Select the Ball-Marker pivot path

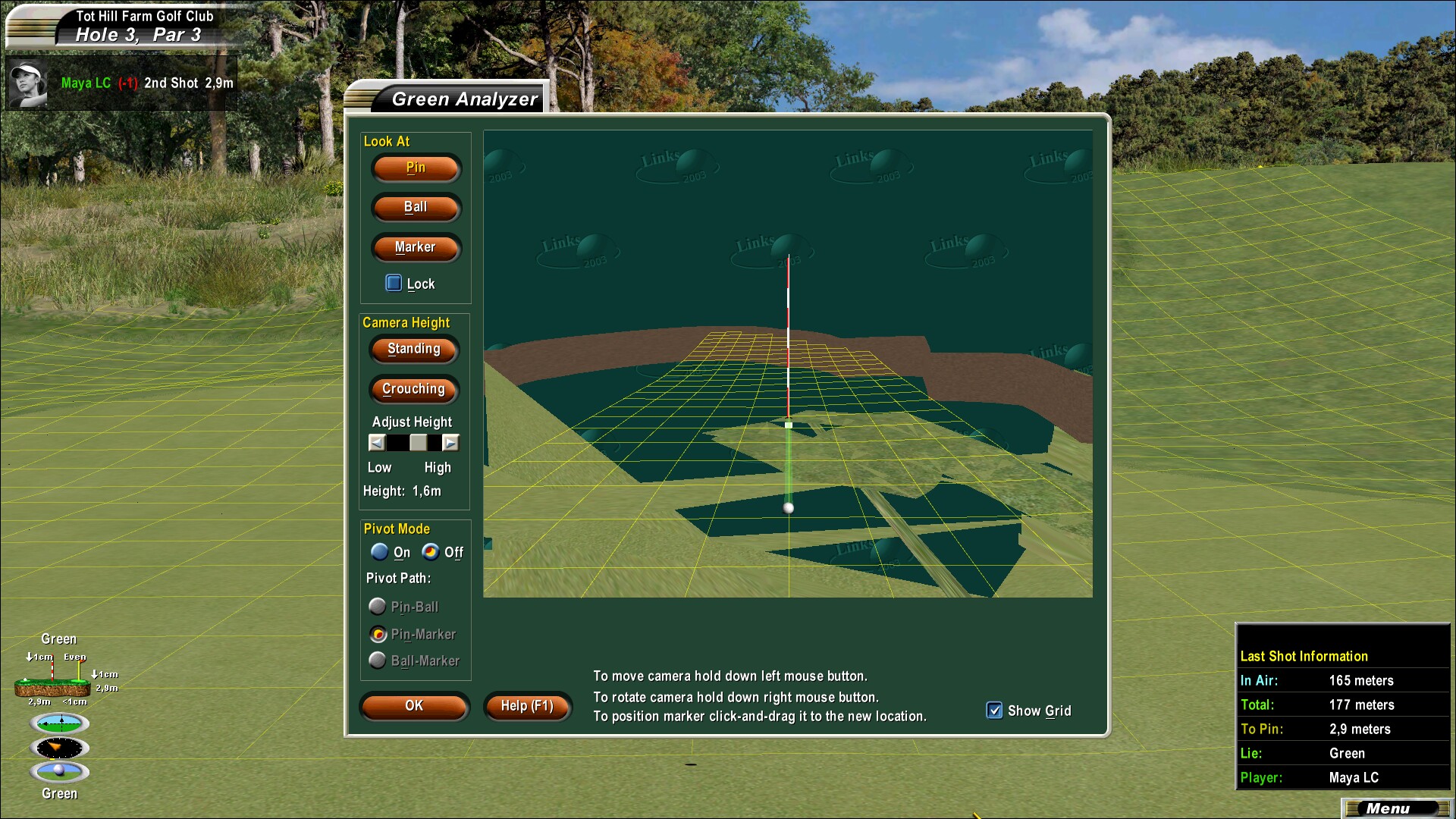tap(378, 661)
